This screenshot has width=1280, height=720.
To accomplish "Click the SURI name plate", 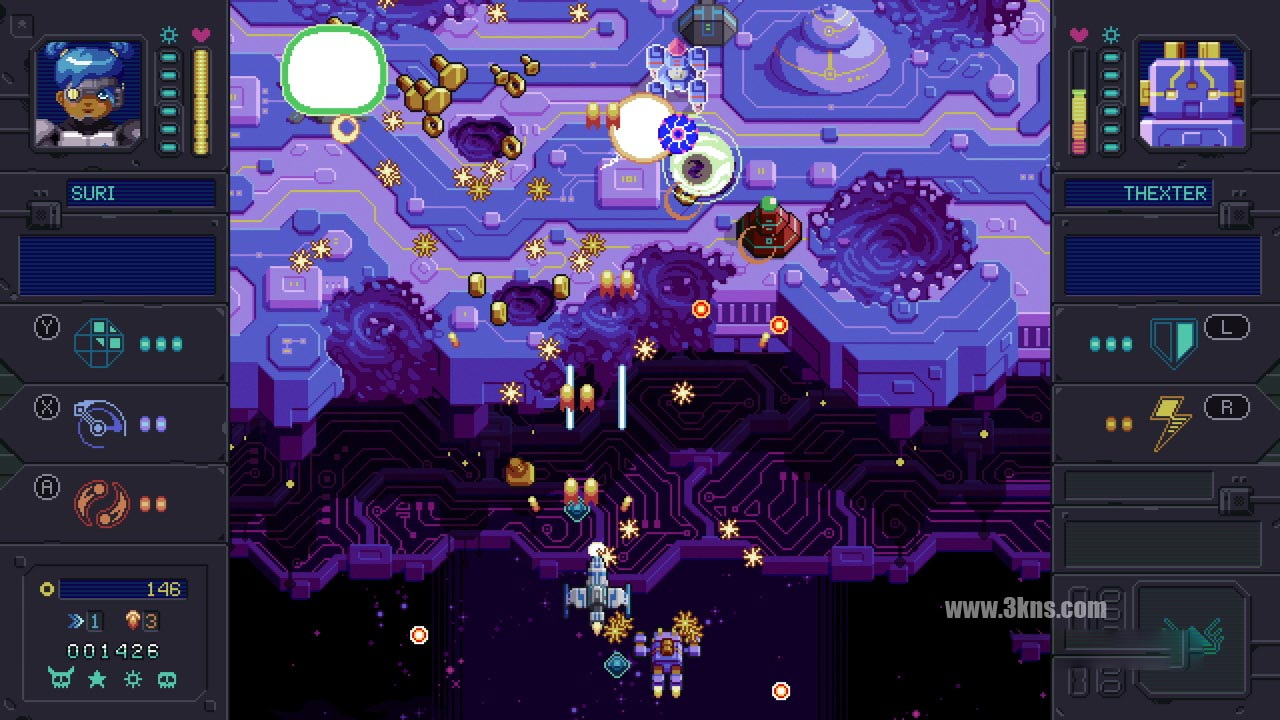I will pos(141,193).
